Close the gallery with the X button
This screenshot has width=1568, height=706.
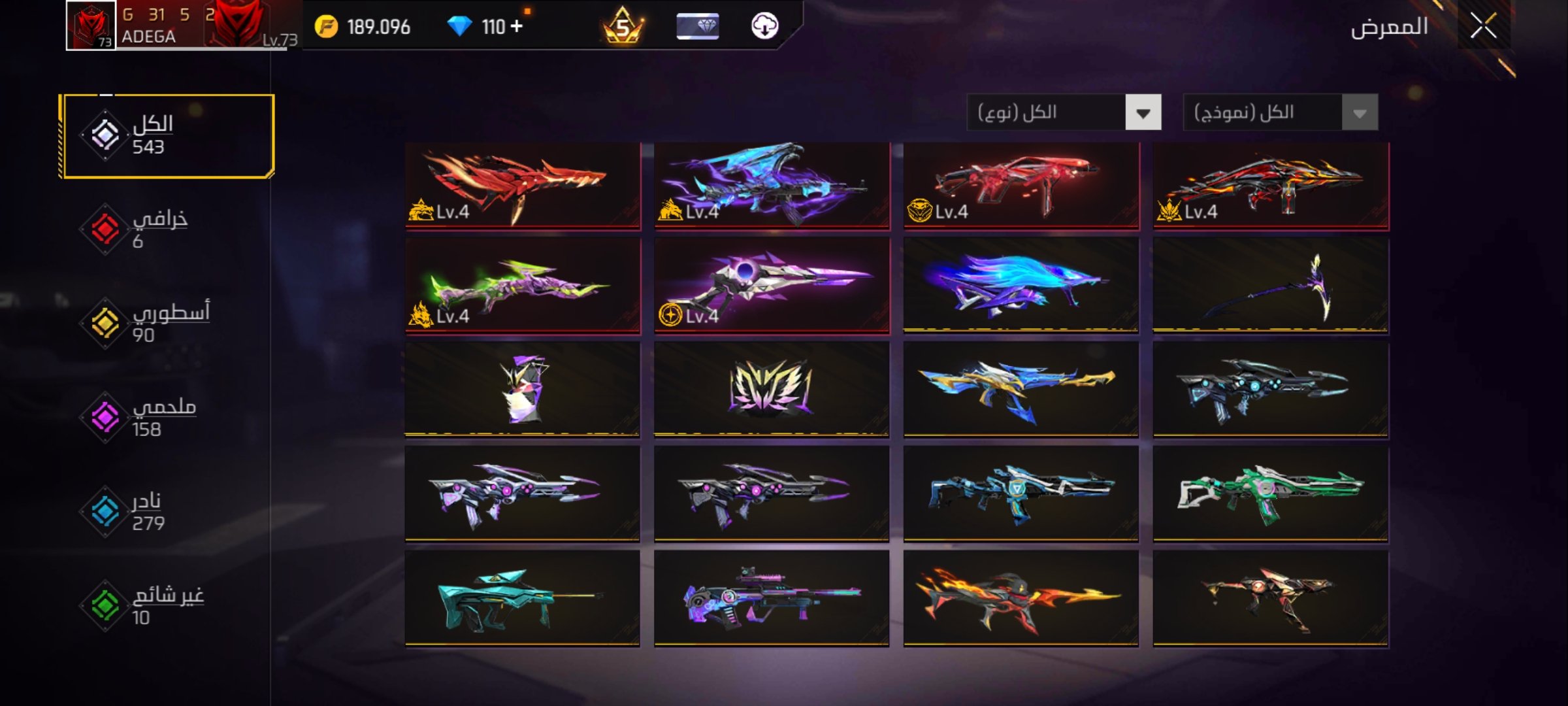coord(1483,27)
